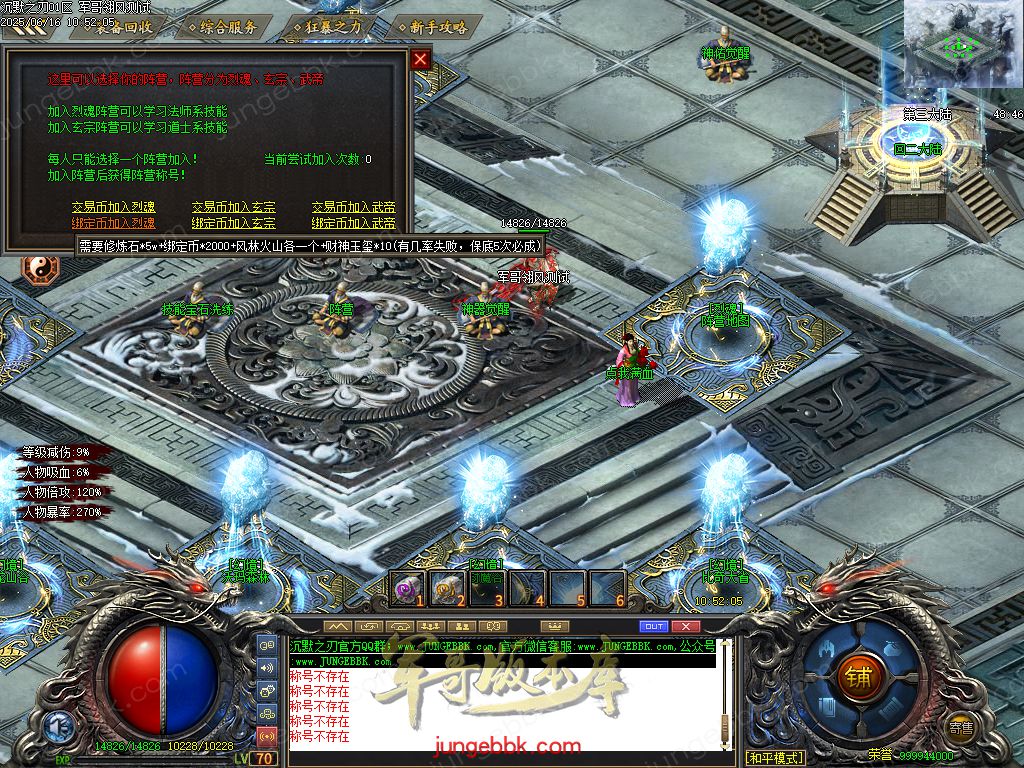Select 绑定币加入玄宗 faction link
This screenshot has height=768, width=1024.
[233, 222]
